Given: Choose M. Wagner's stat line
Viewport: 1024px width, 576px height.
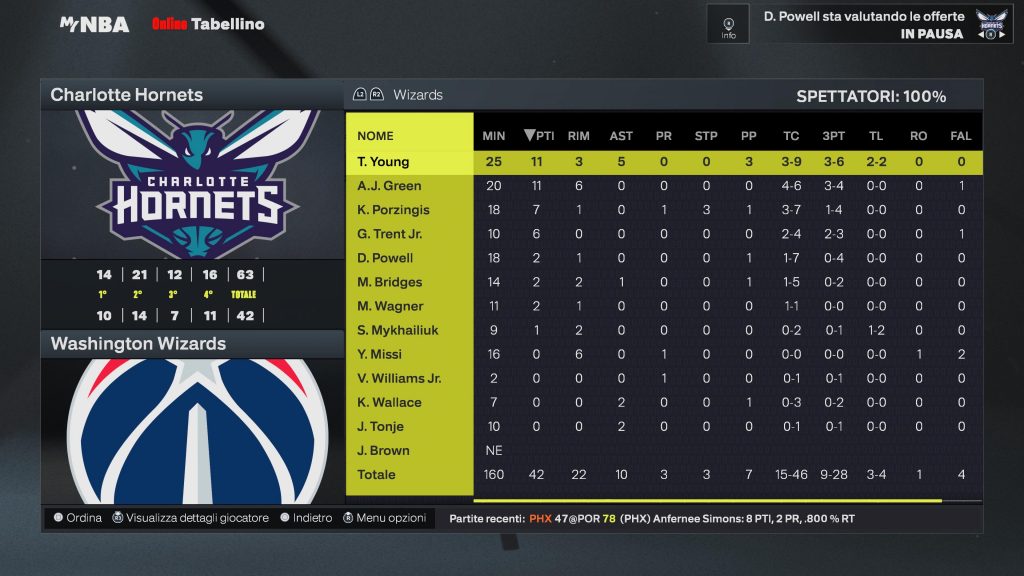Looking at the screenshot, I should tap(390, 306).
